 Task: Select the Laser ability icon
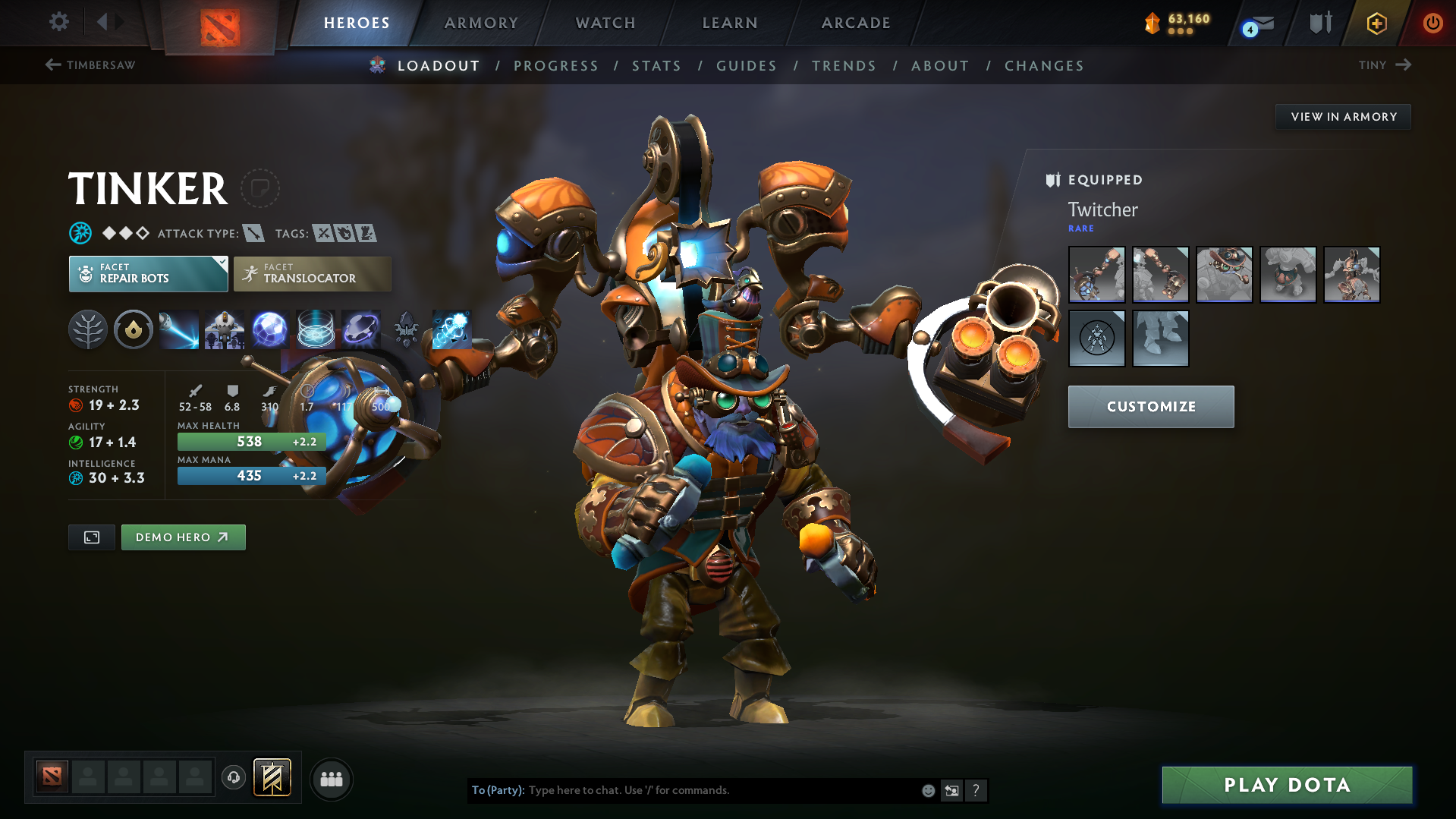pos(178,329)
